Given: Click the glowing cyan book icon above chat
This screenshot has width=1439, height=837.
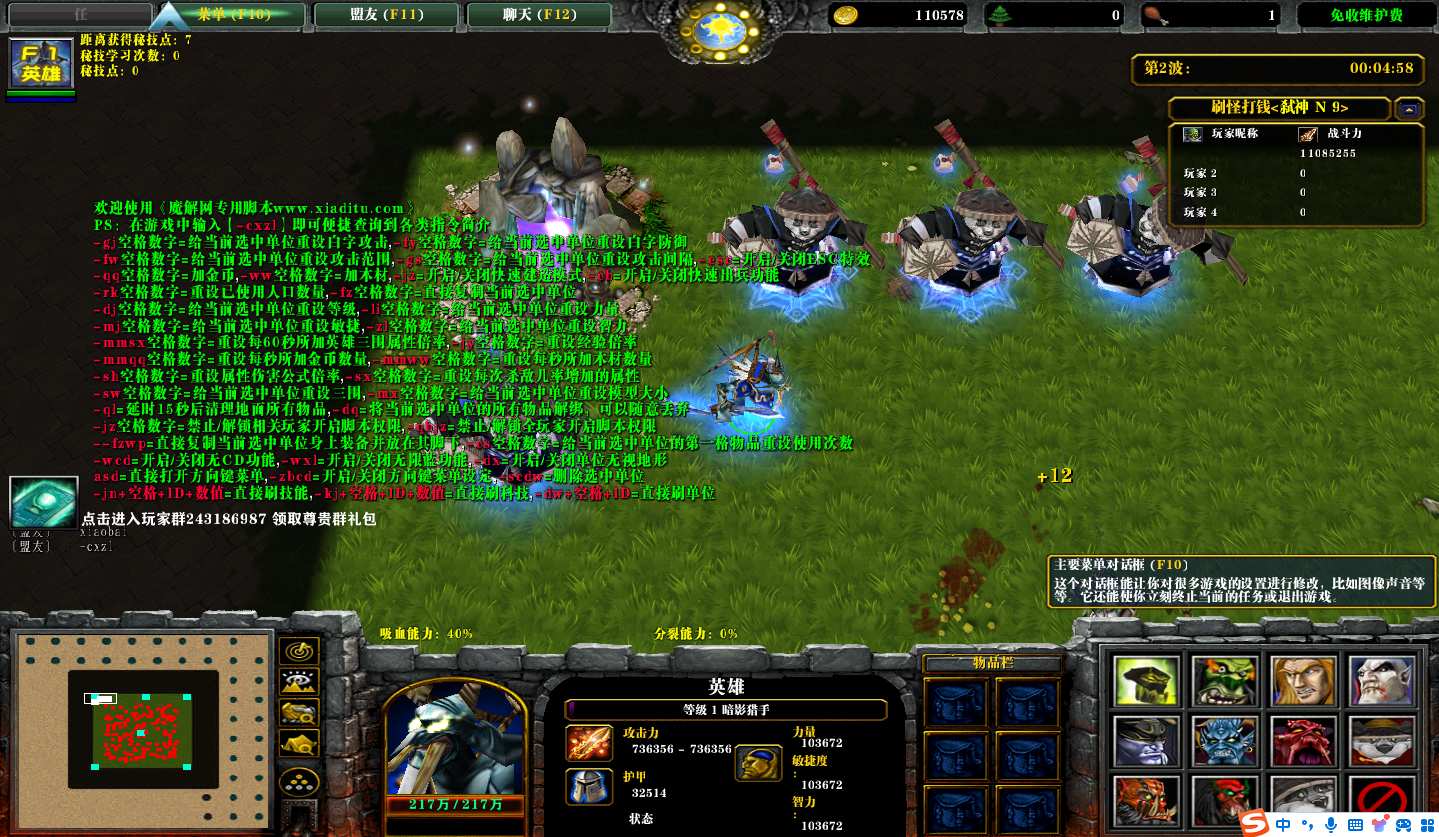Looking at the screenshot, I should click(x=43, y=501).
